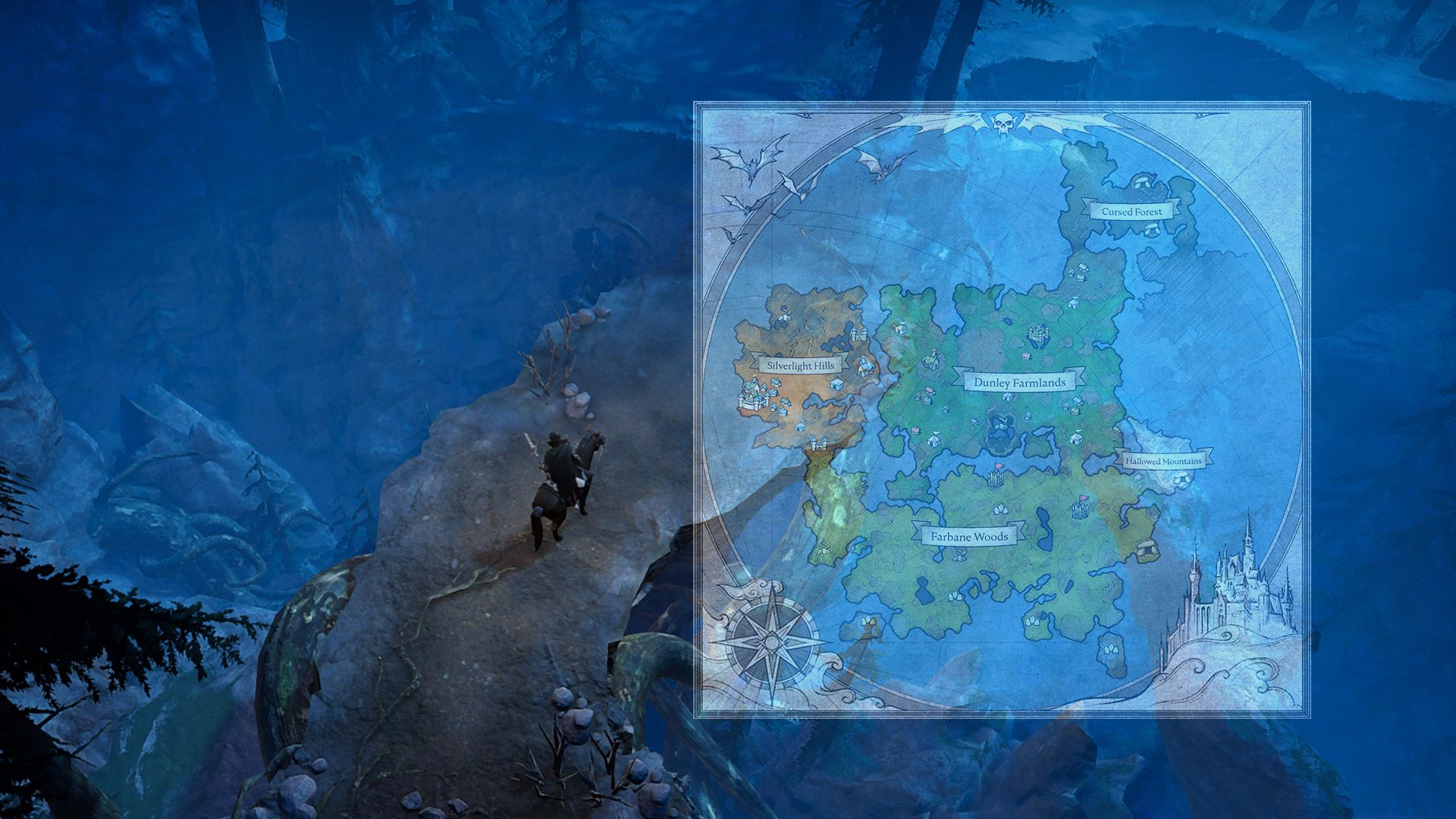Image resolution: width=1456 pixels, height=819 pixels.
Task: Click the red-flag fortress icon in Farbane Woods
Action: [x=996, y=477]
